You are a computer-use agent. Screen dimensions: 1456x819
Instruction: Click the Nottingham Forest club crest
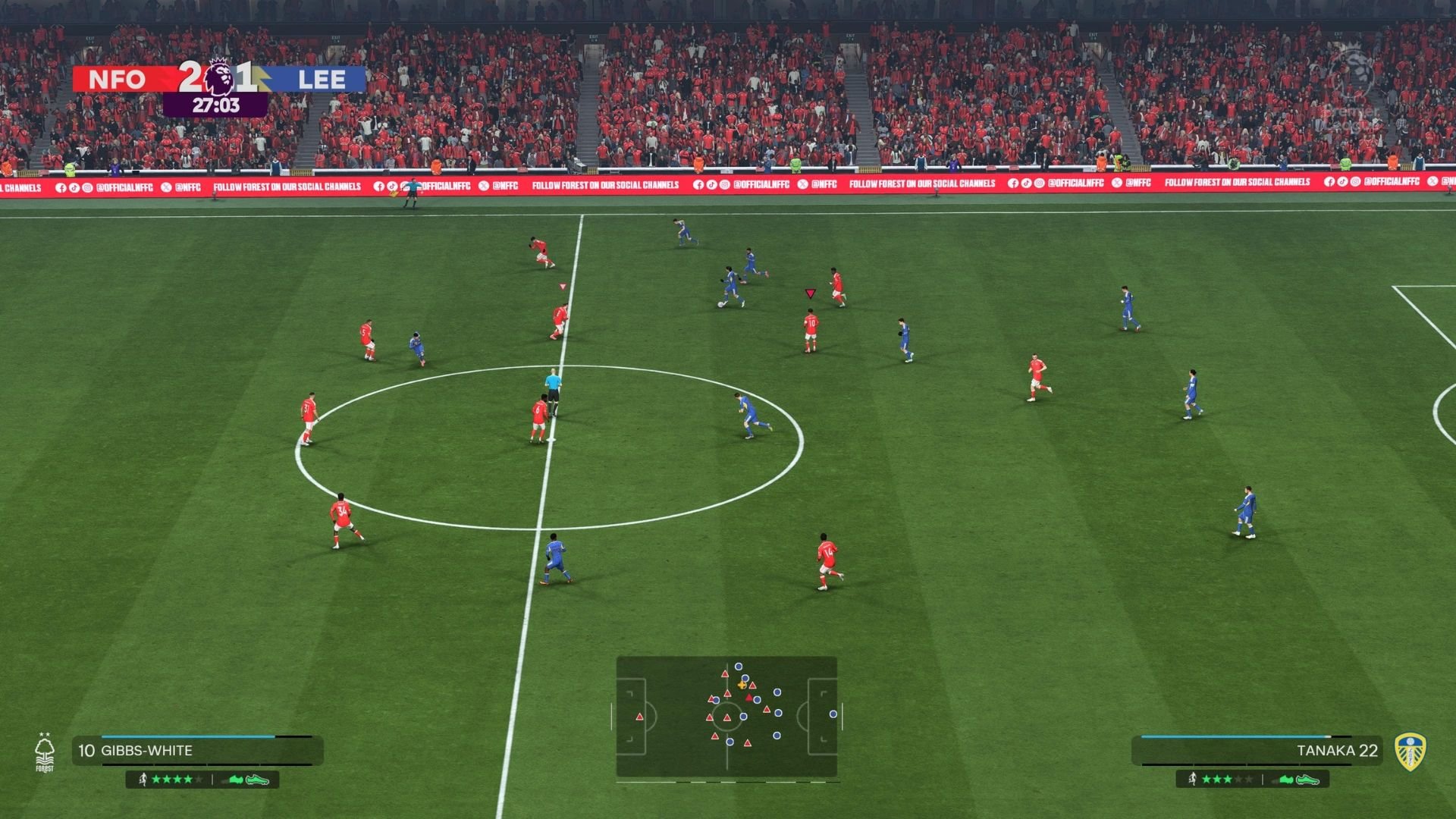click(x=45, y=753)
